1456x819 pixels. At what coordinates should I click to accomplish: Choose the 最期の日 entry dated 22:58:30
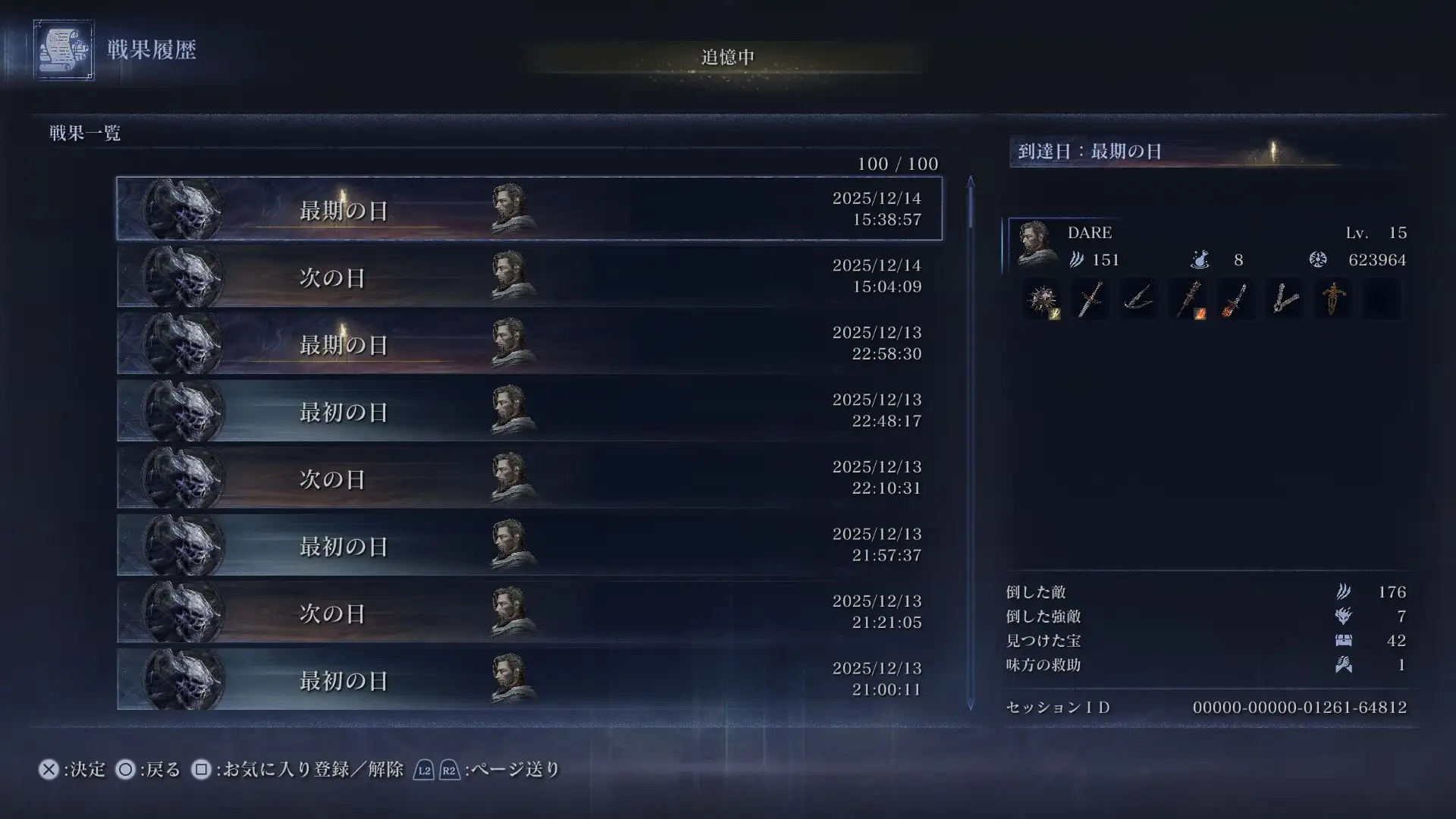(x=529, y=343)
